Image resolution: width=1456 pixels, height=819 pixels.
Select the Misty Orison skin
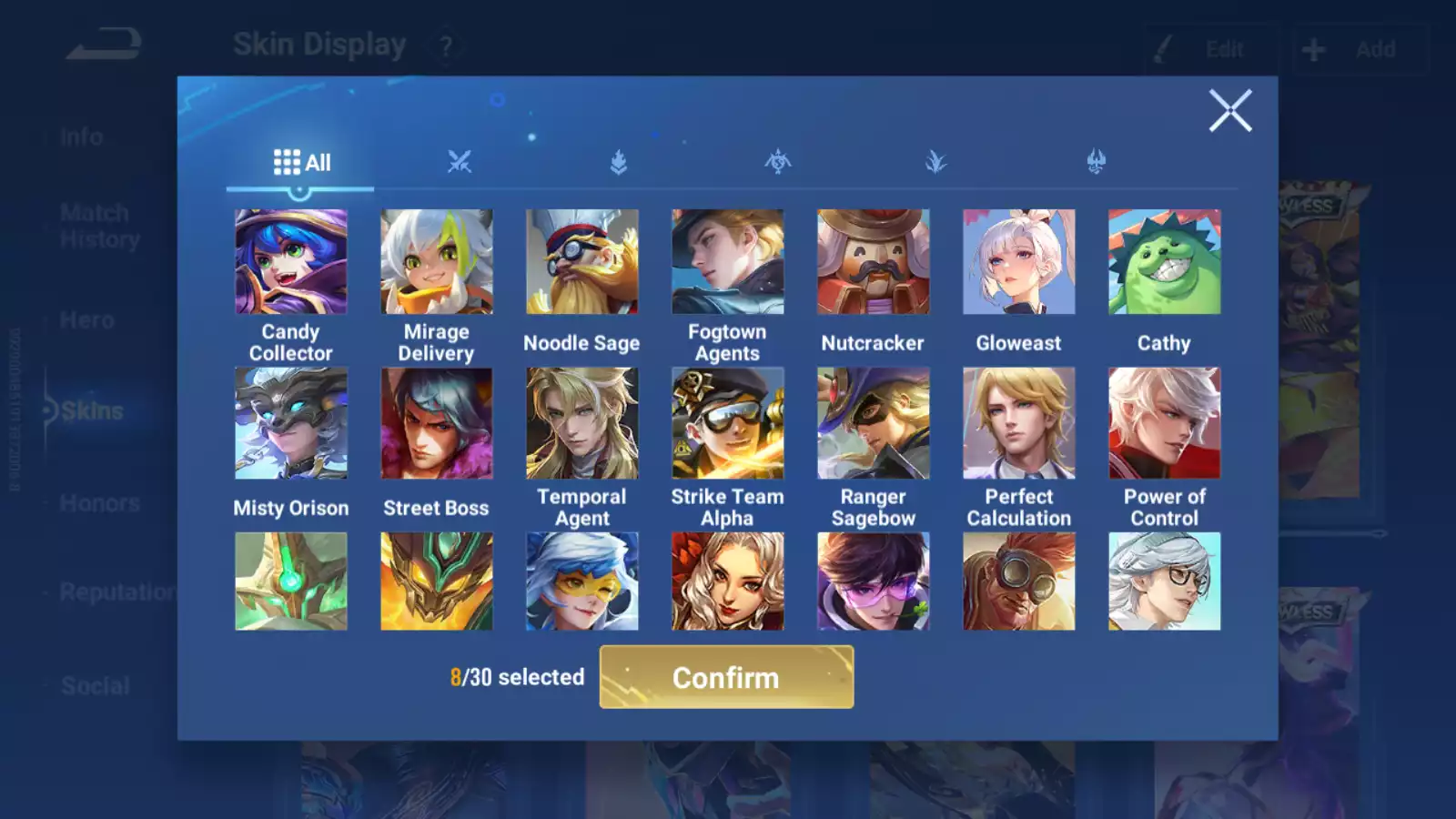[x=291, y=423]
